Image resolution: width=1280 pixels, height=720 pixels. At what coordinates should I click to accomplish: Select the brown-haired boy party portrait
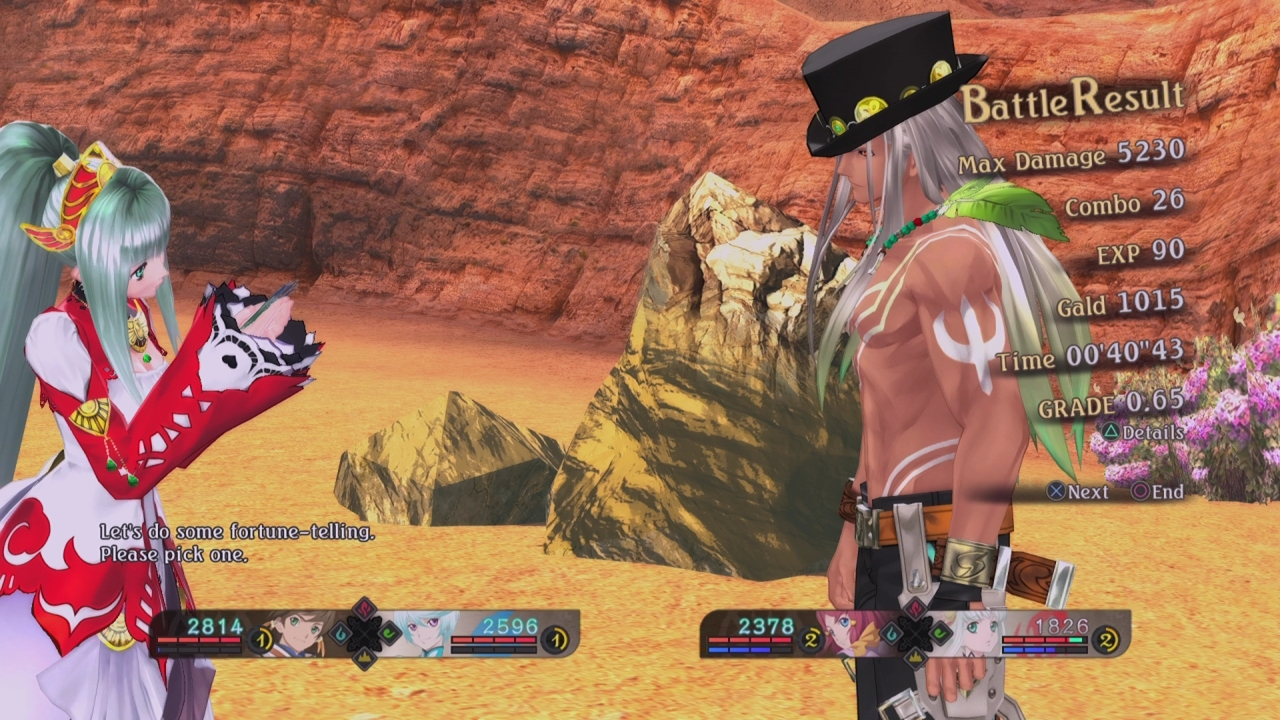pos(299,634)
